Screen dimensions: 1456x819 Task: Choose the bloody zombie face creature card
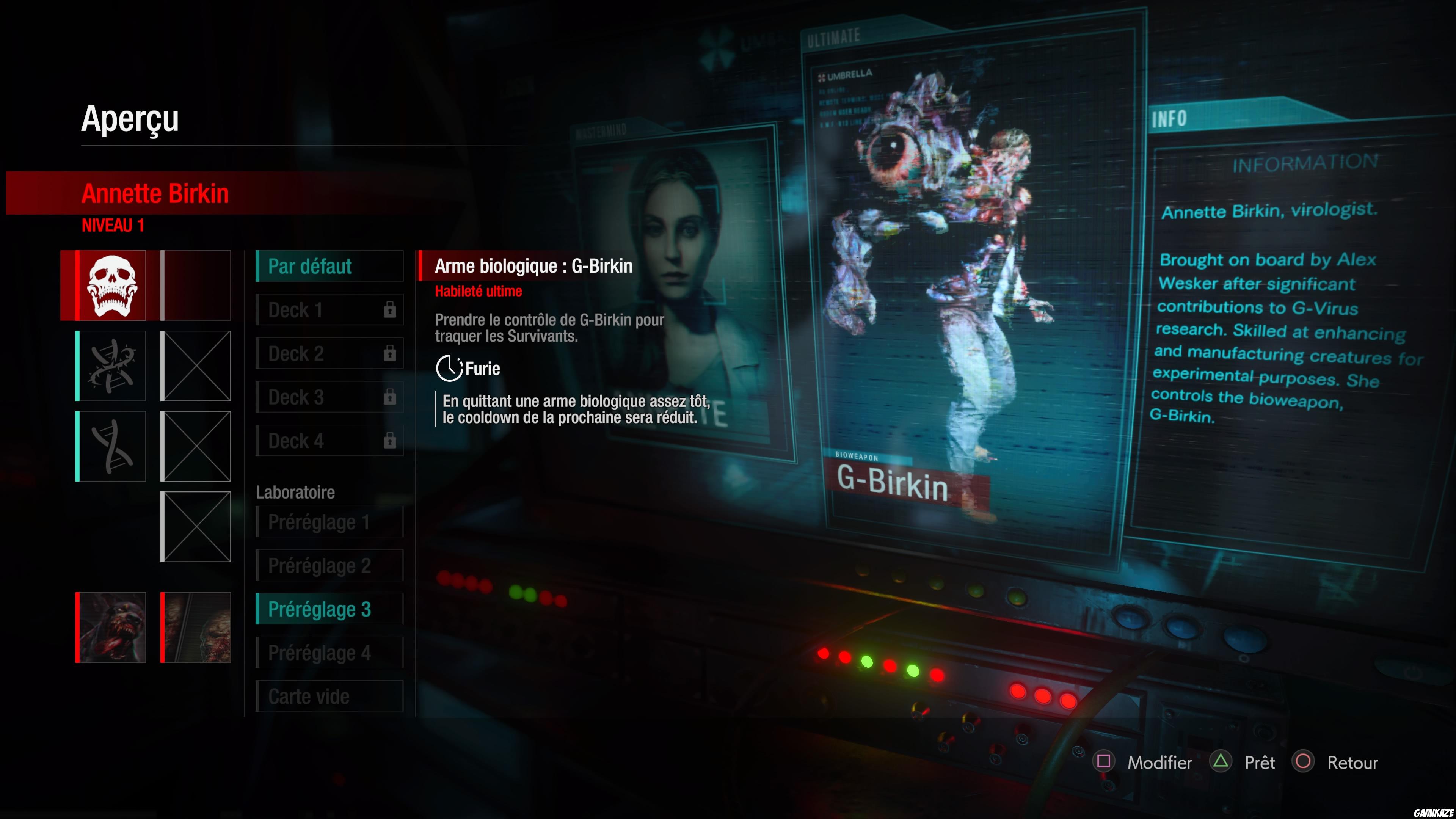pos(111,628)
